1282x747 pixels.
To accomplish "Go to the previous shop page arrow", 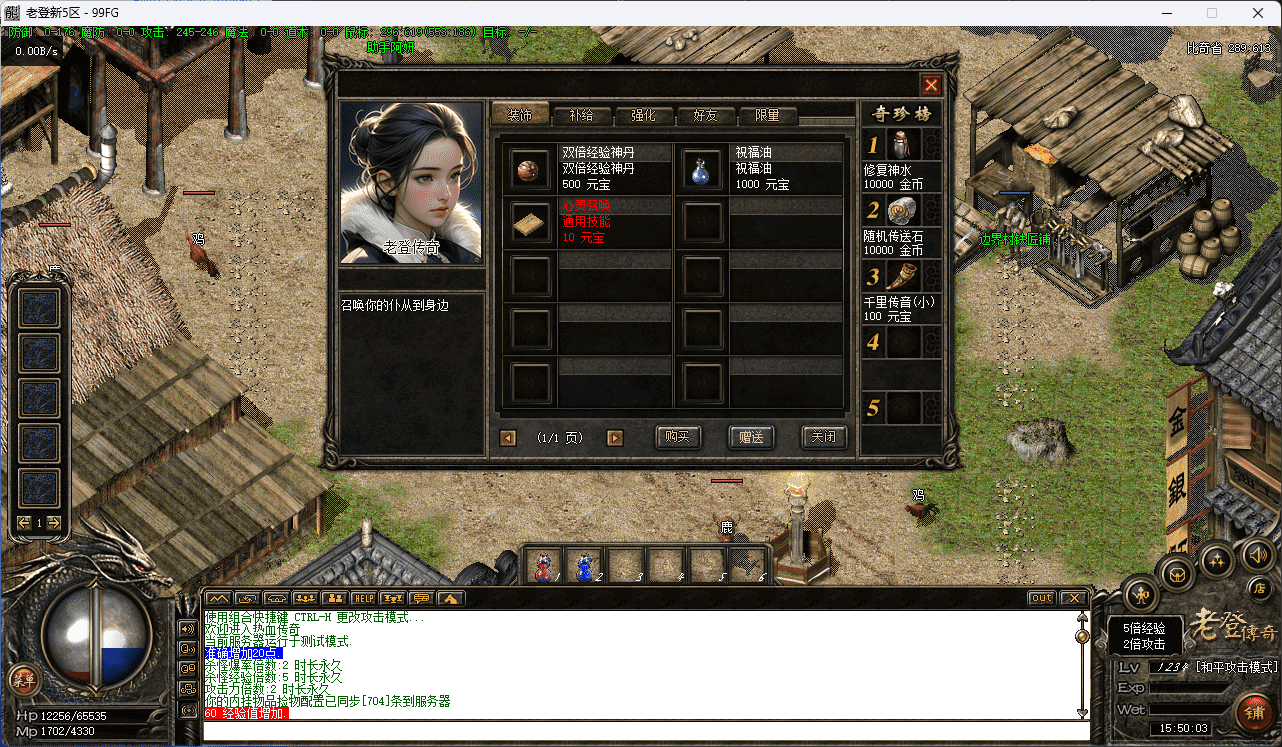I will click(x=508, y=438).
